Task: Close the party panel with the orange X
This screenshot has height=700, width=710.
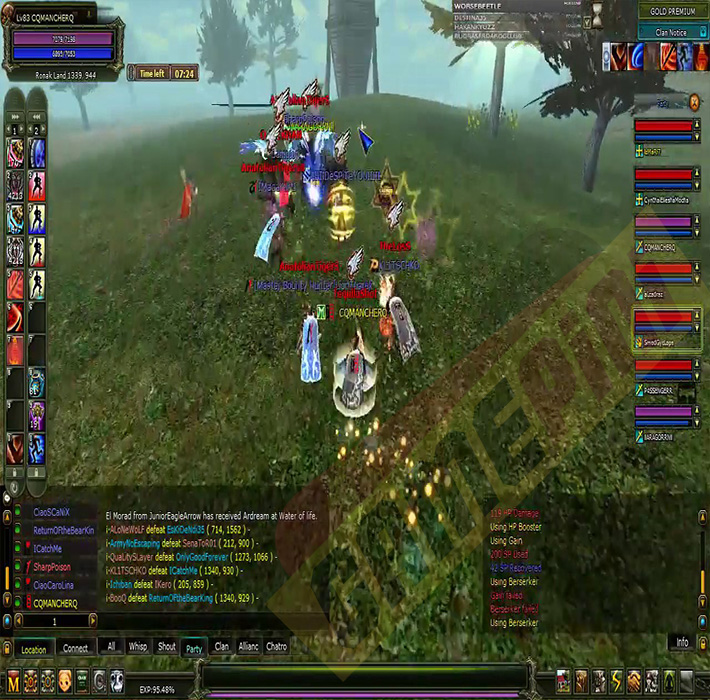Action: pos(694,101)
